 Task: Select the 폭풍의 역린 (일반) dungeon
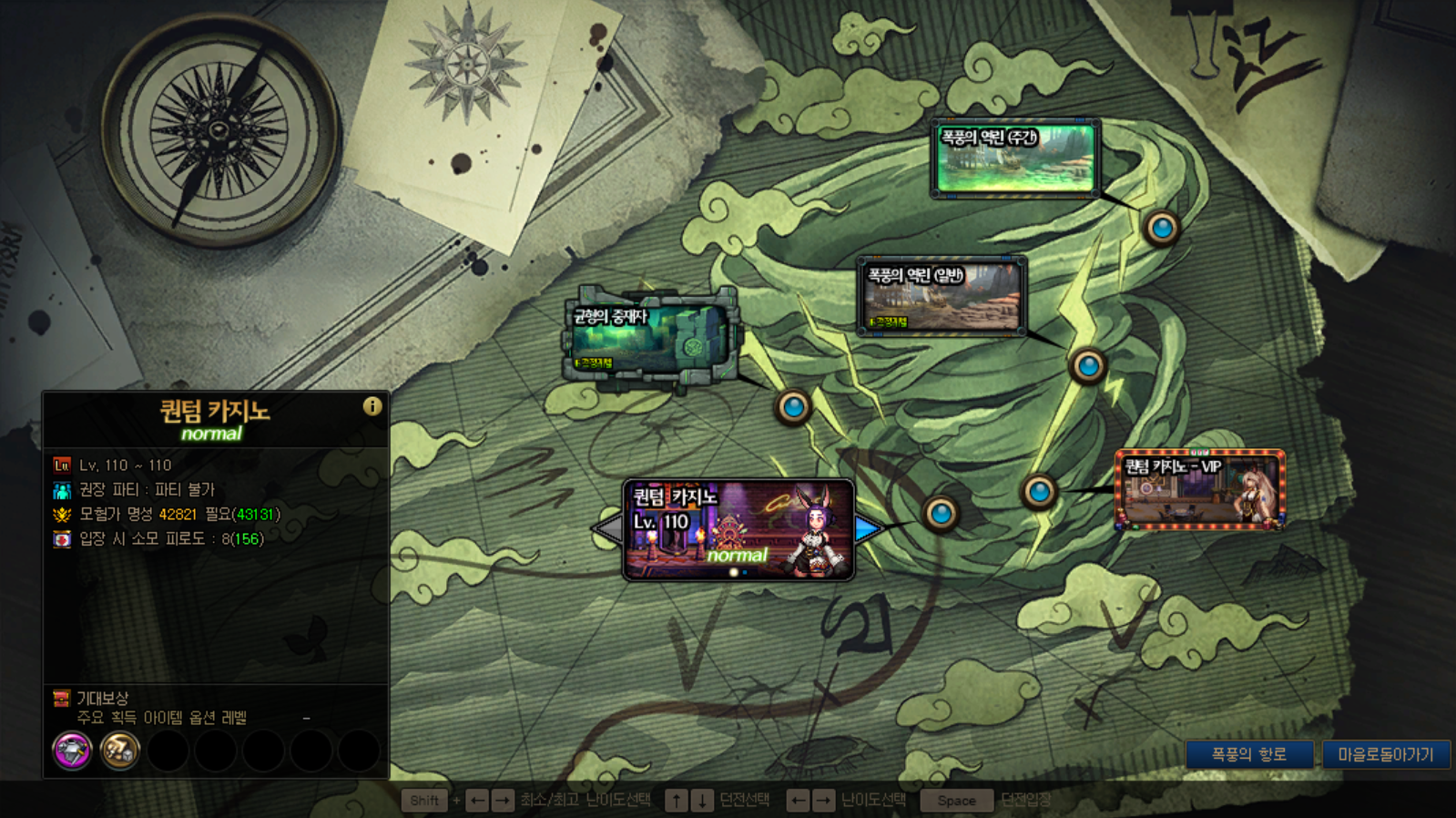[x=942, y=296]
